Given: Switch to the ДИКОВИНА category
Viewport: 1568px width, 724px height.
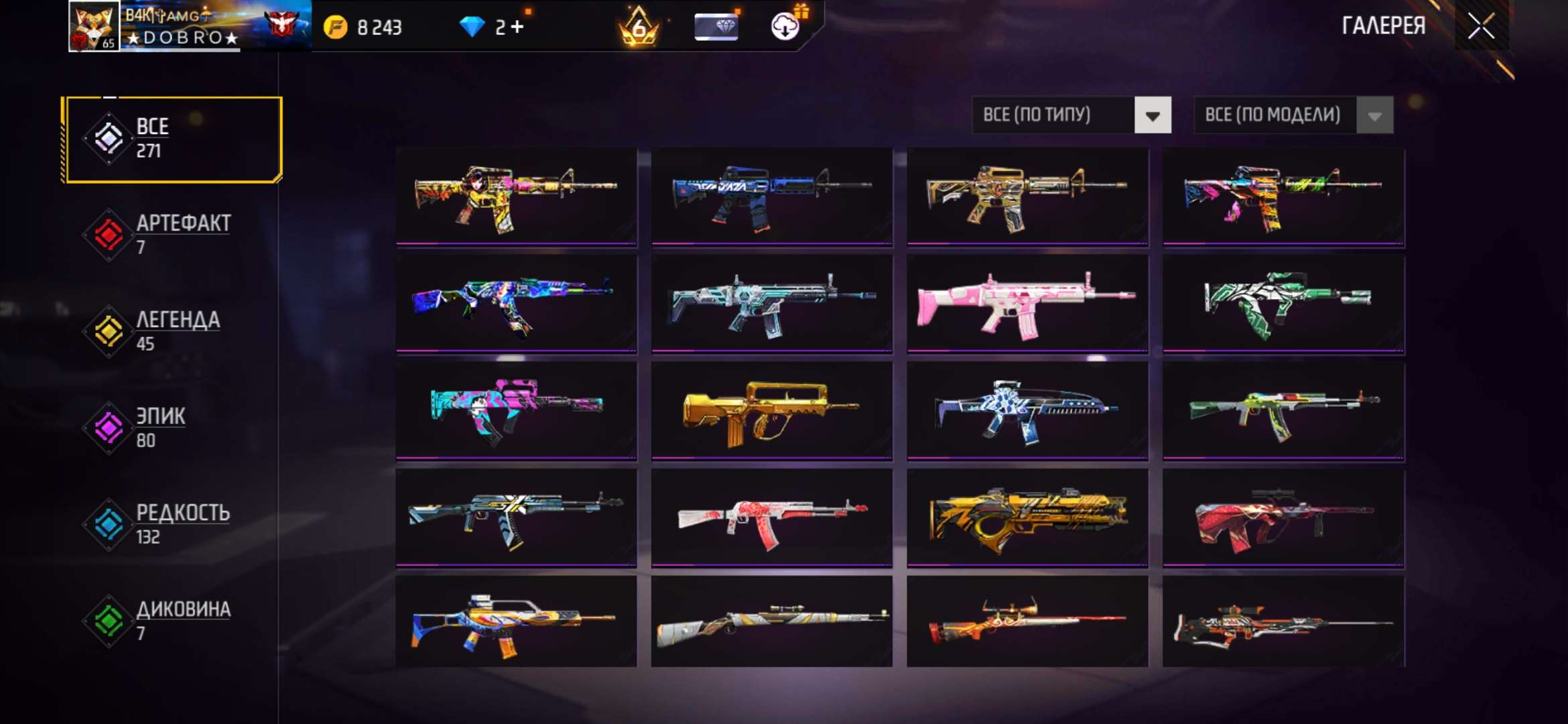Looking at the screenshot, I should coord(173,621).
